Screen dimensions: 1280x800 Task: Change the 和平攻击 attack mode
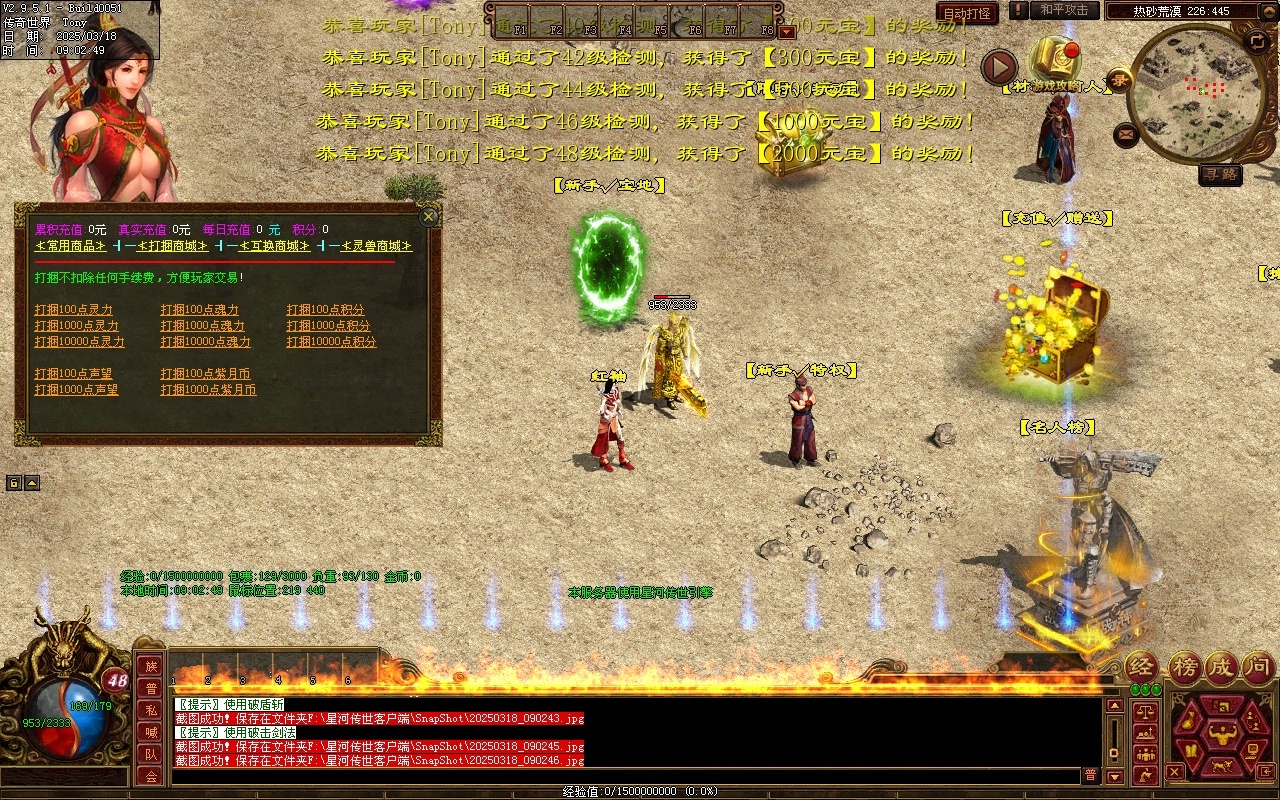[x=1064, y=10]
